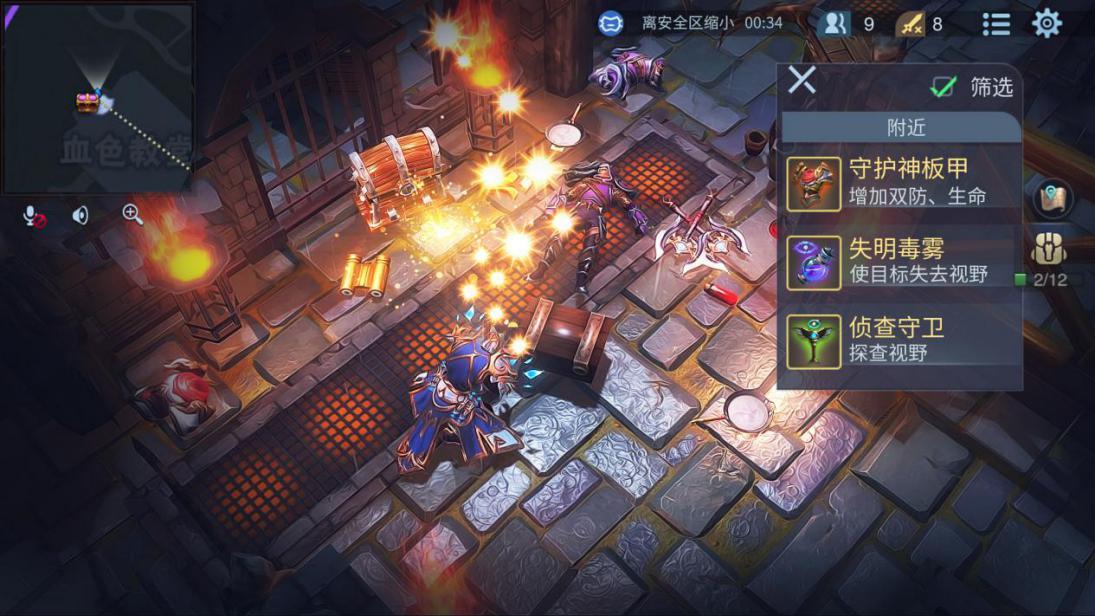
Task: Show the surviving players count
Action: pyautogui.click(x=835, y=24)
